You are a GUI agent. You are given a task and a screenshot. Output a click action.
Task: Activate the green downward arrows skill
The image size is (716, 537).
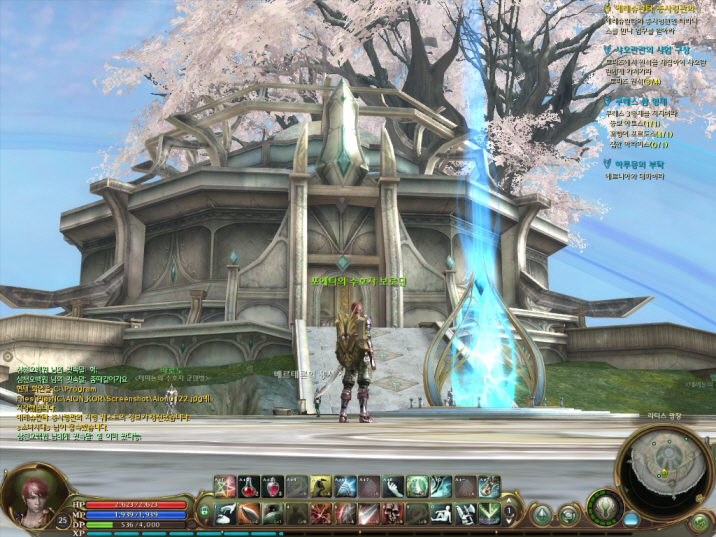click(x=489, y=513)
